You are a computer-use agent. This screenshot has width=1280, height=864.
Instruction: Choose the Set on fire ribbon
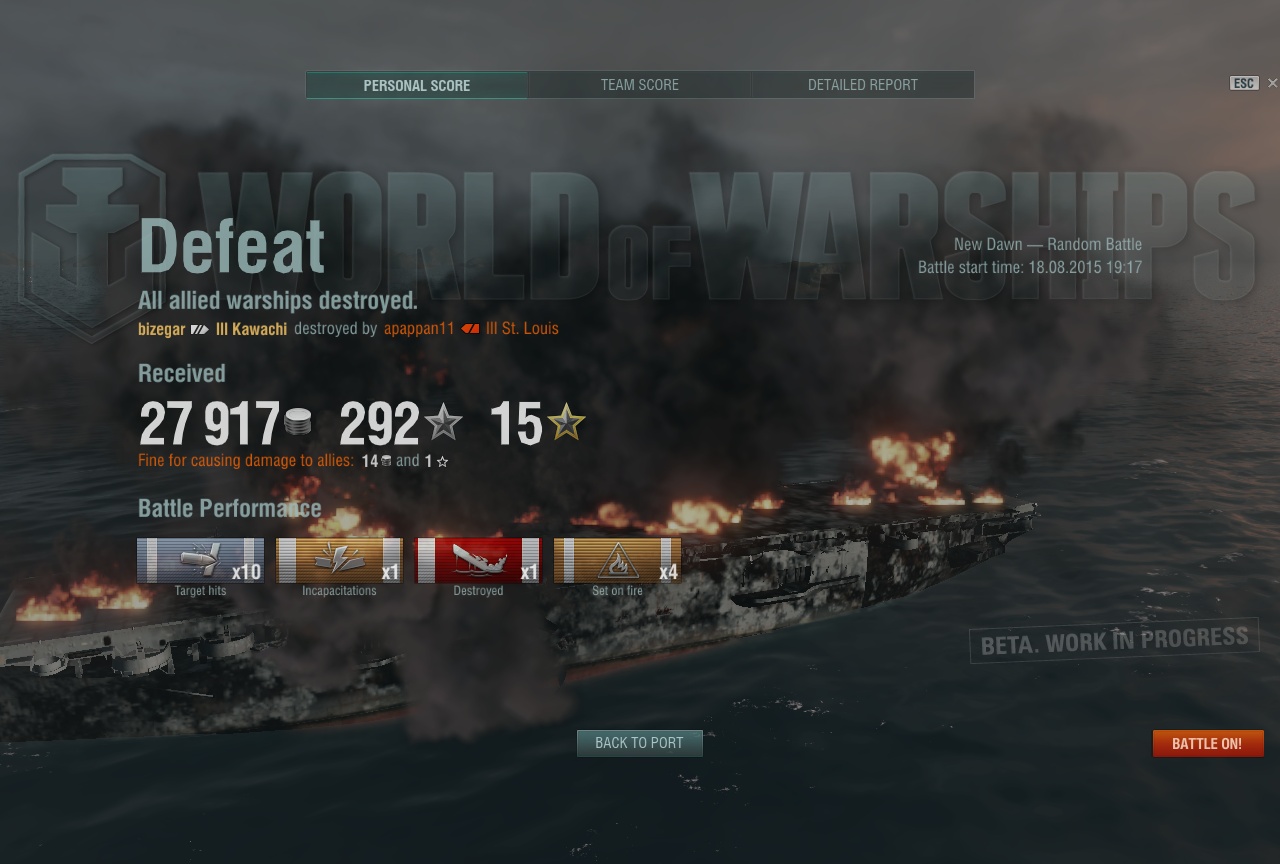pyautogui.click(x=617, y=560)
